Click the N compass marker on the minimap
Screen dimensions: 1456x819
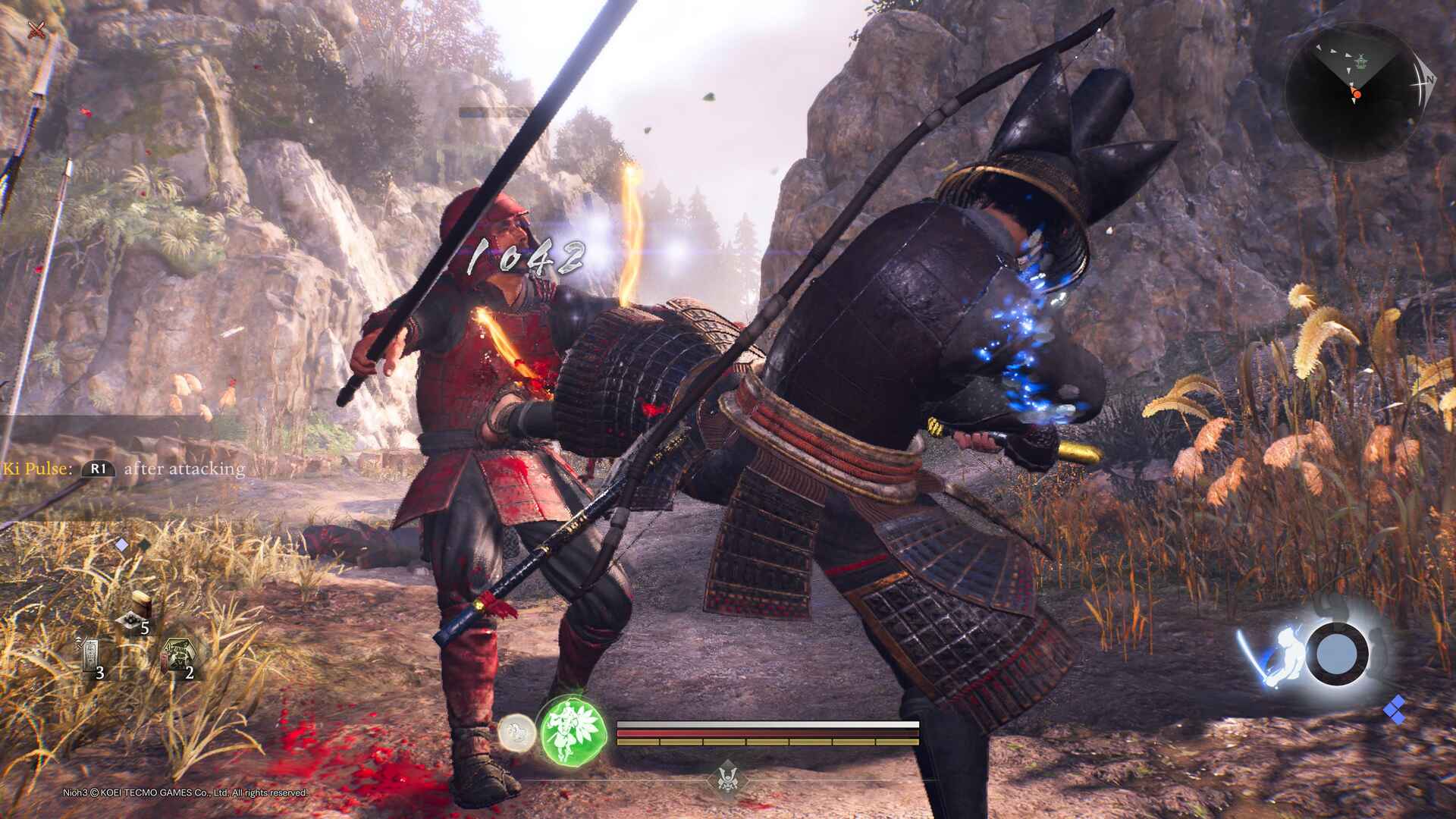point(1430,80)
